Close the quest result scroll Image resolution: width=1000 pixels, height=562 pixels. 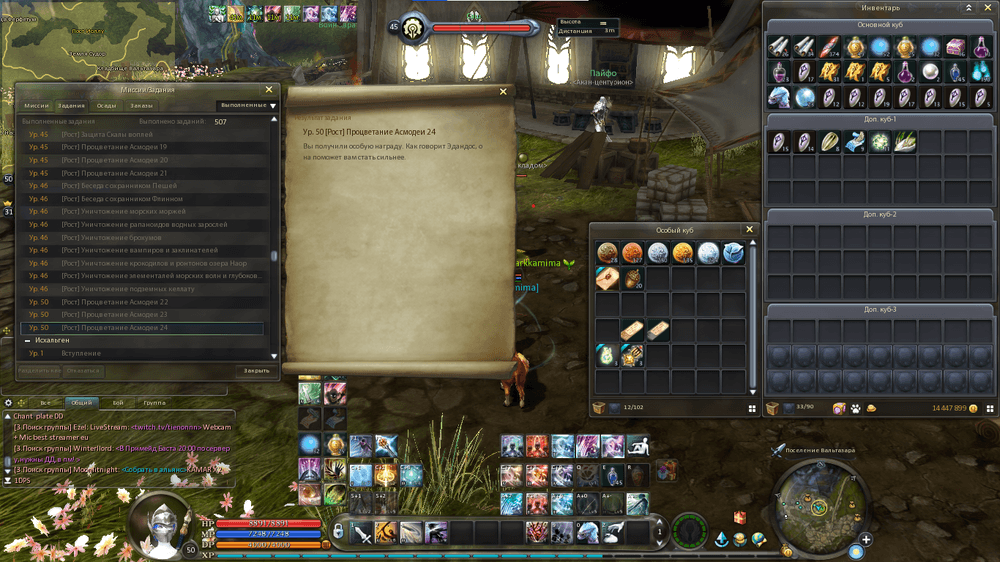point(503,92)
